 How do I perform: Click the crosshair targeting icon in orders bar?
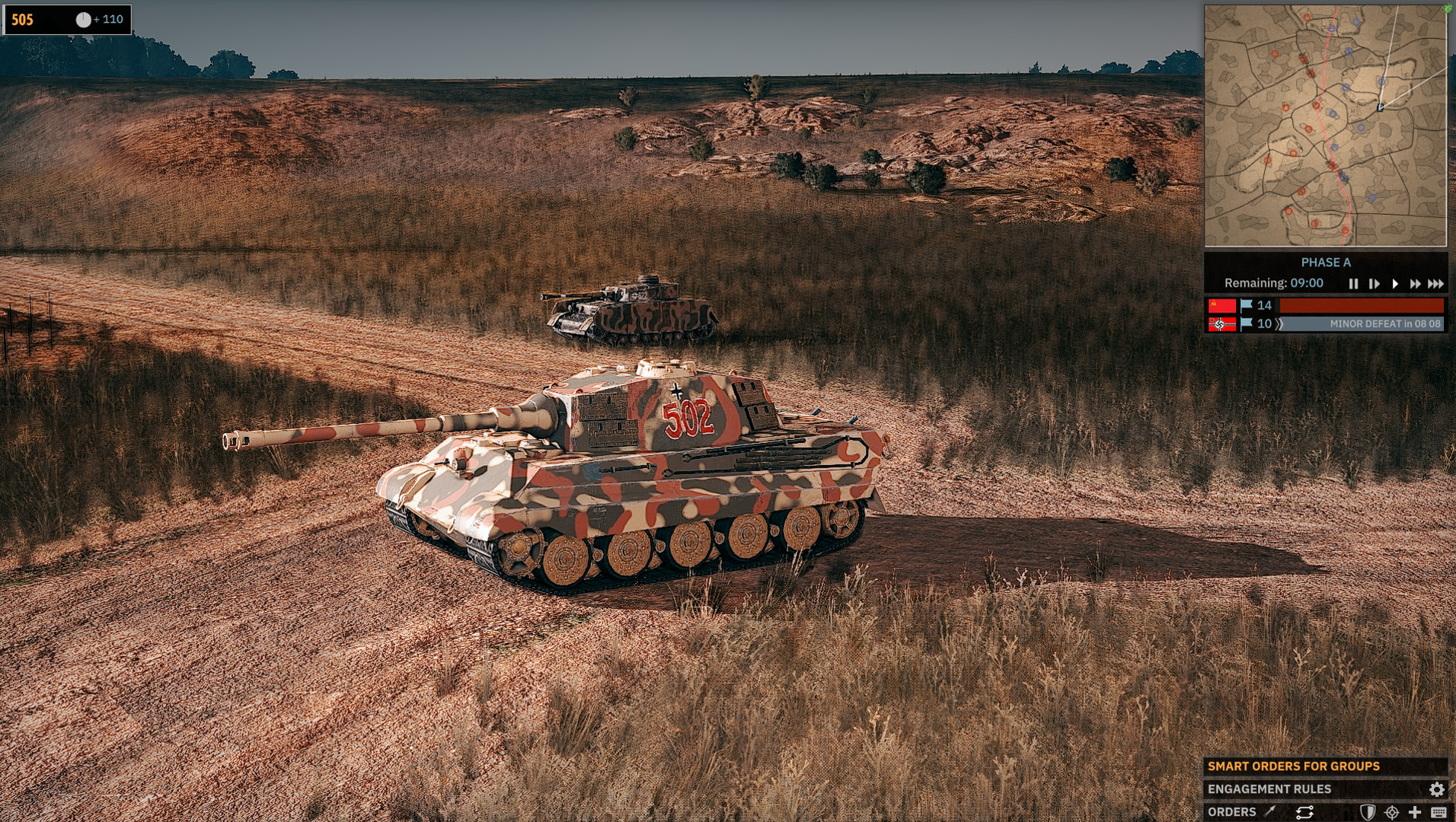pyautogui.click(x=1392, y=813)
